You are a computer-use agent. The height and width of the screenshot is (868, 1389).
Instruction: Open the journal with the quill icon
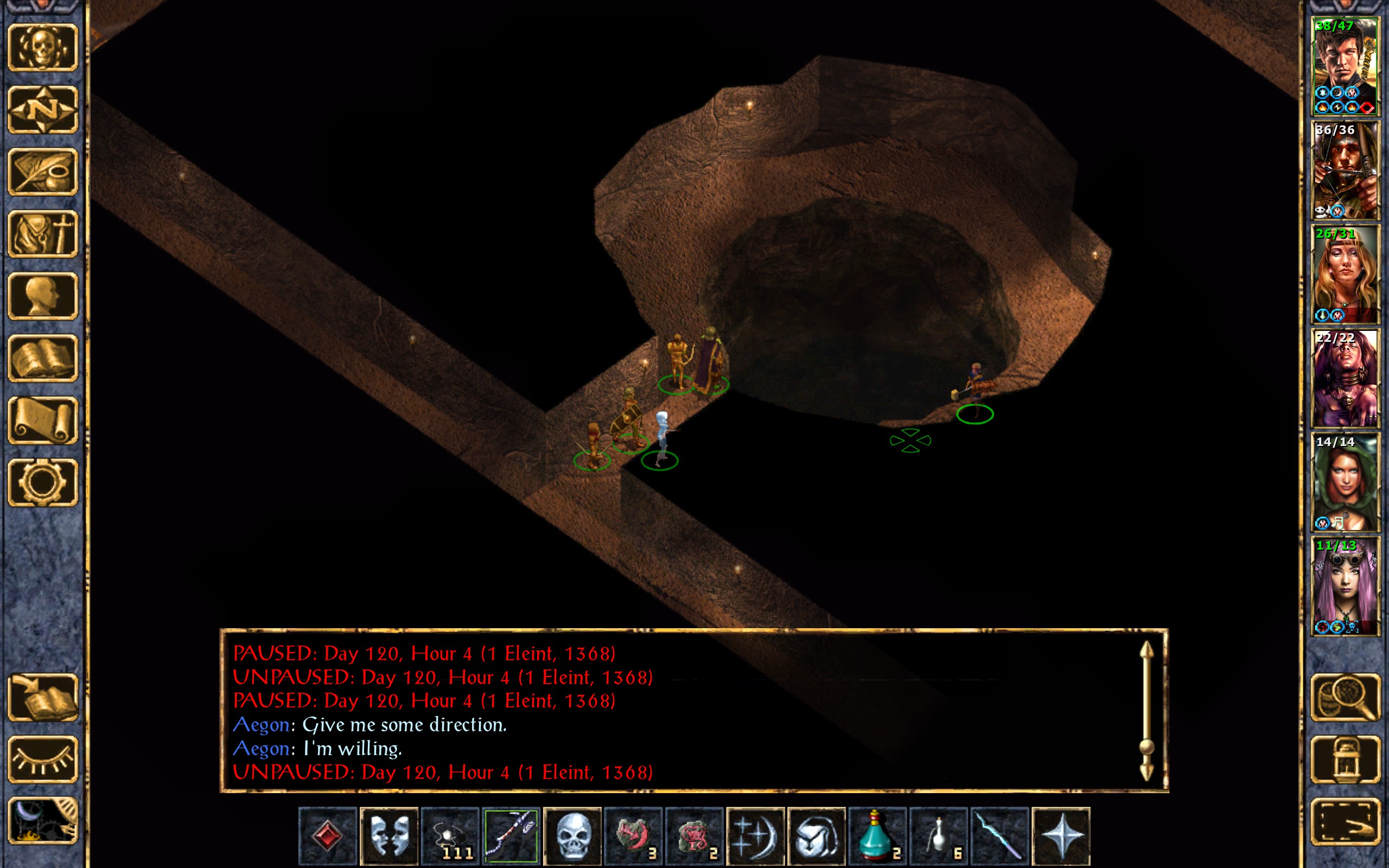(42, 171)
